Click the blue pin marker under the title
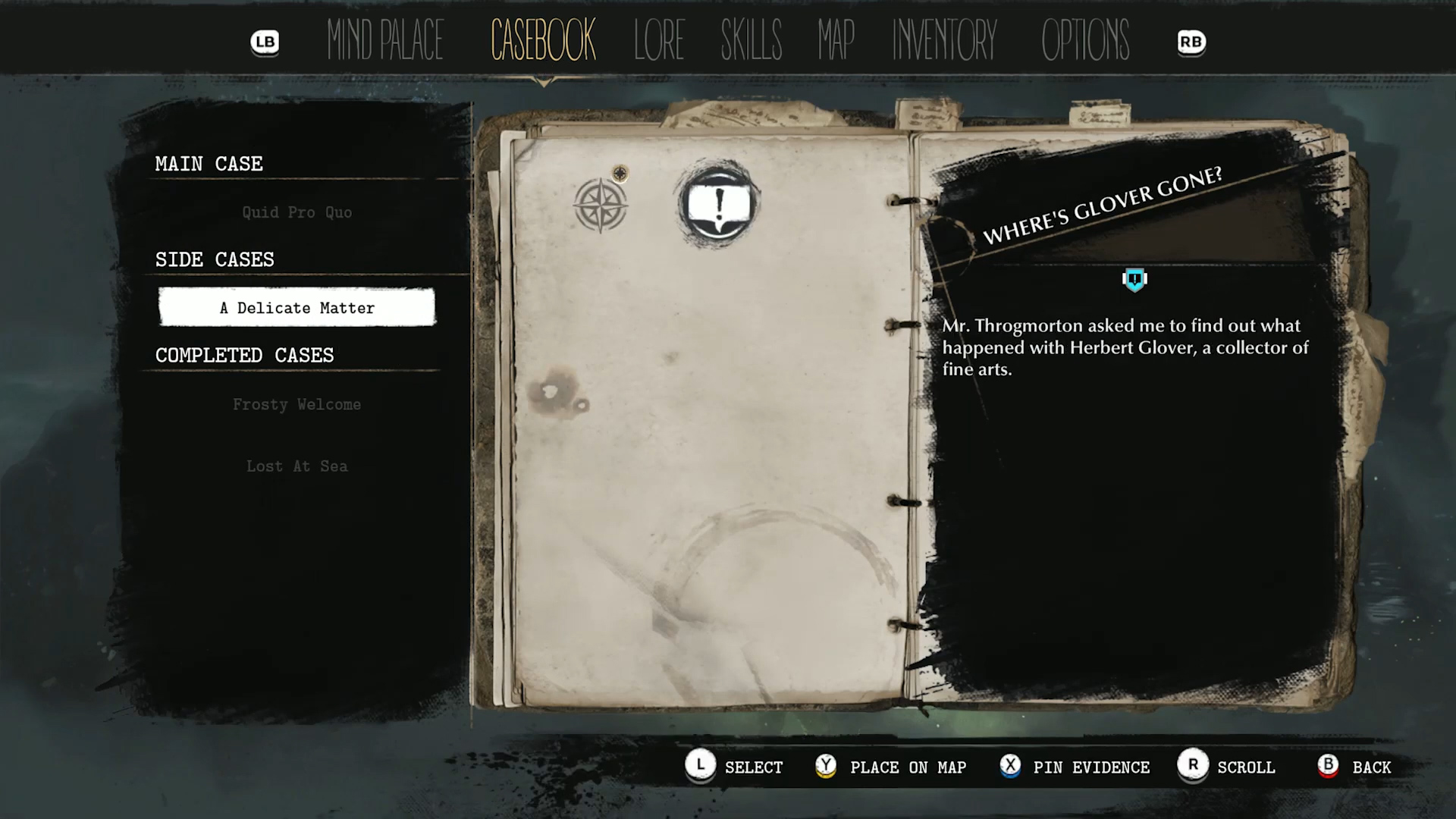1456x819 pixels. click(1134, 280)
